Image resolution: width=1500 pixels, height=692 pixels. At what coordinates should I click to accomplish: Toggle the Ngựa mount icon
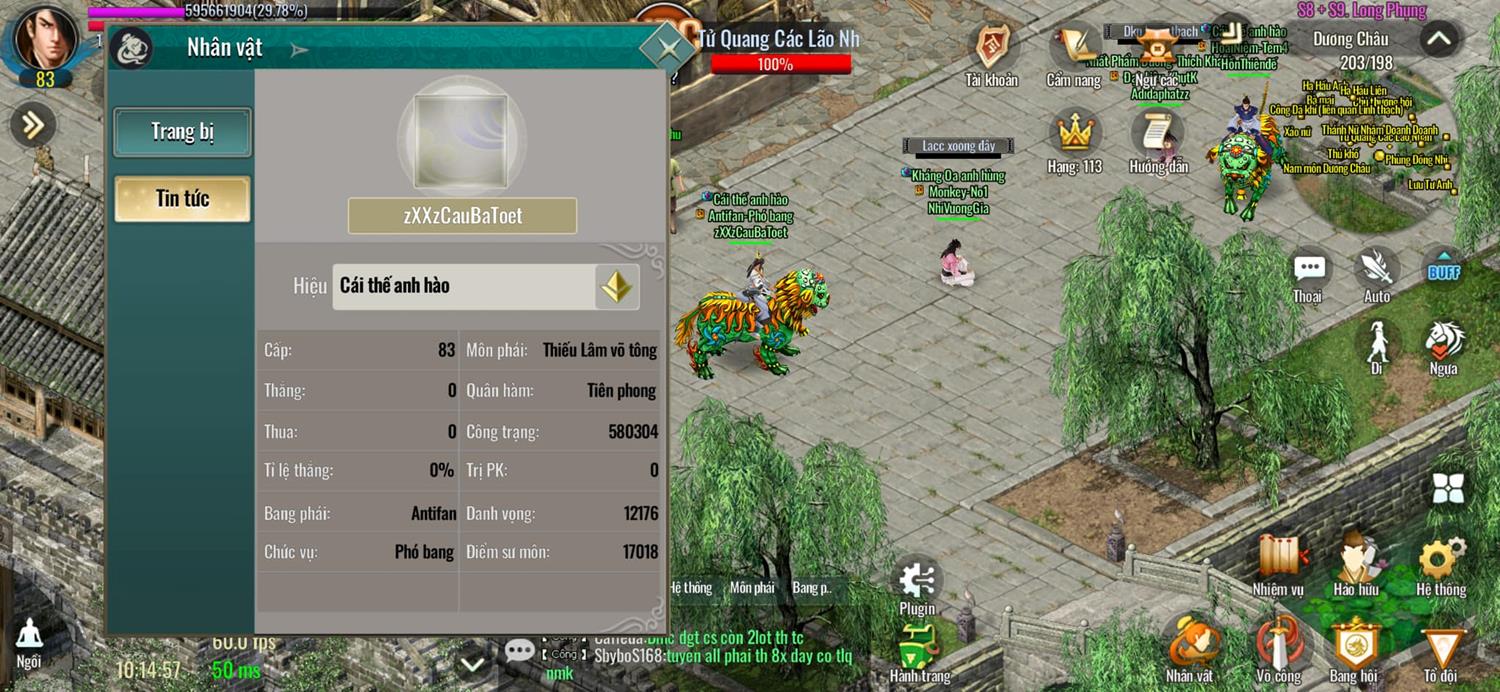click(x=1443, y=342)
